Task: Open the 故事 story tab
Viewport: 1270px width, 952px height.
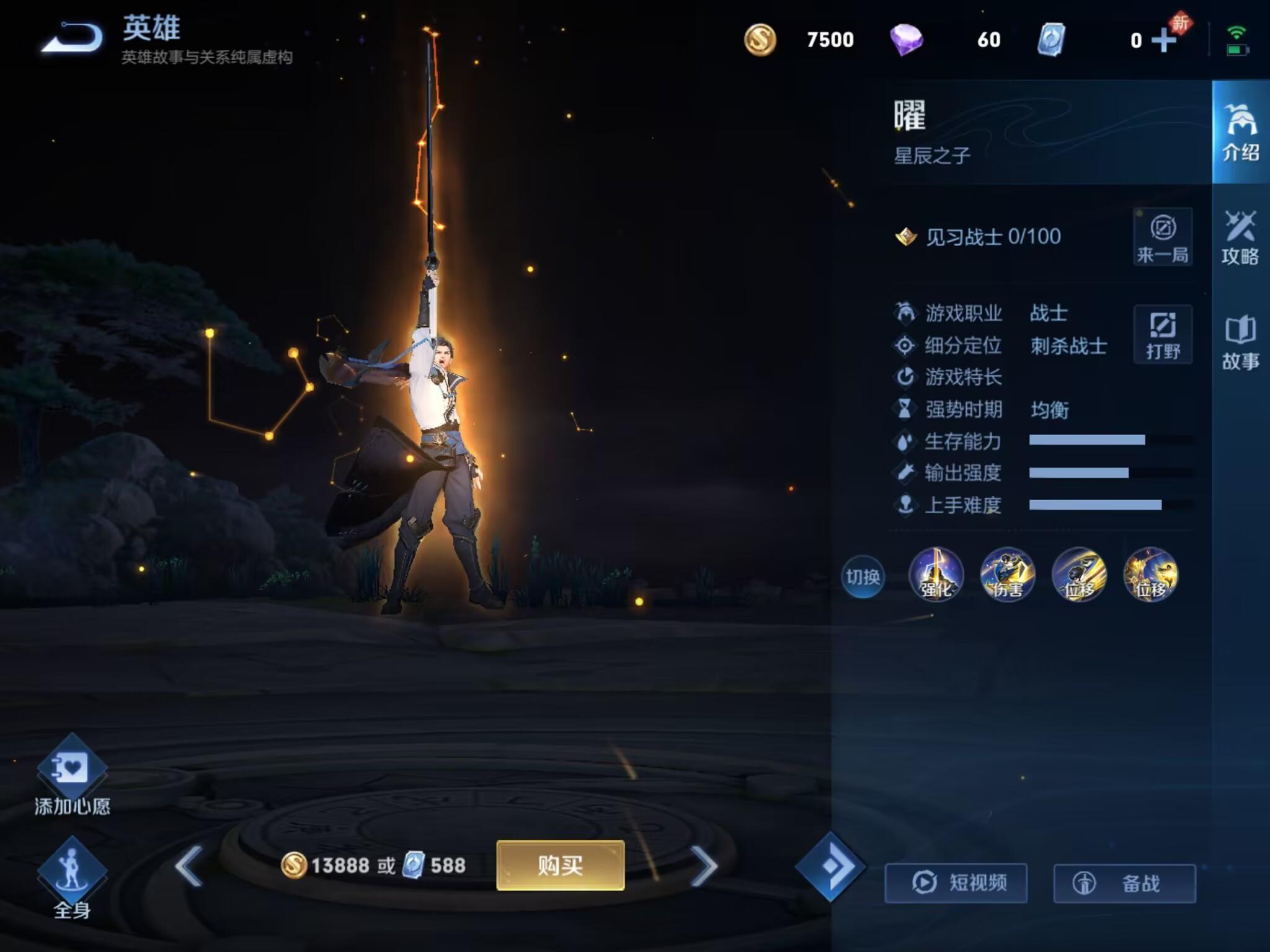Action: tap(1240, 343)
